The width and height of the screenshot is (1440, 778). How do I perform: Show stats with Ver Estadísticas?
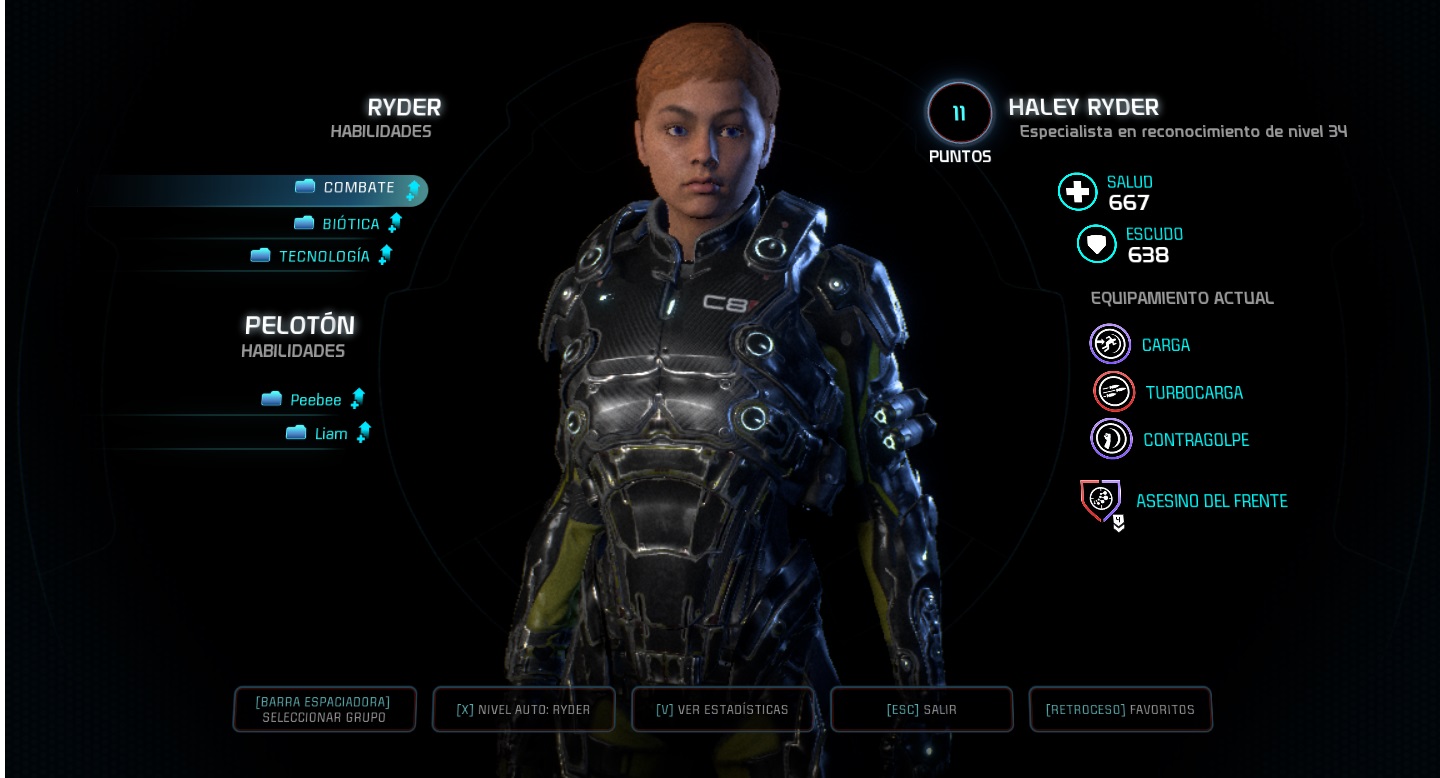tap(722, 709)
